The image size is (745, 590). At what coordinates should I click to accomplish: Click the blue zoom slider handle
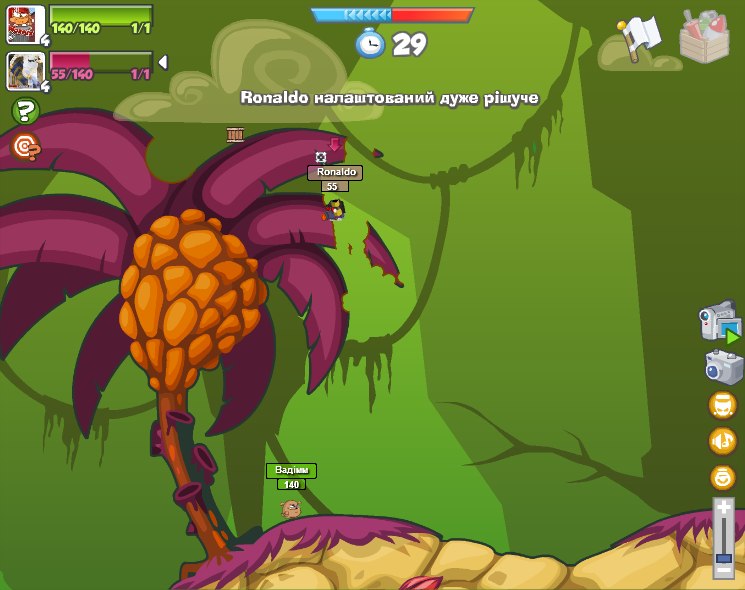pyautogui.click(x=723, y=556)
